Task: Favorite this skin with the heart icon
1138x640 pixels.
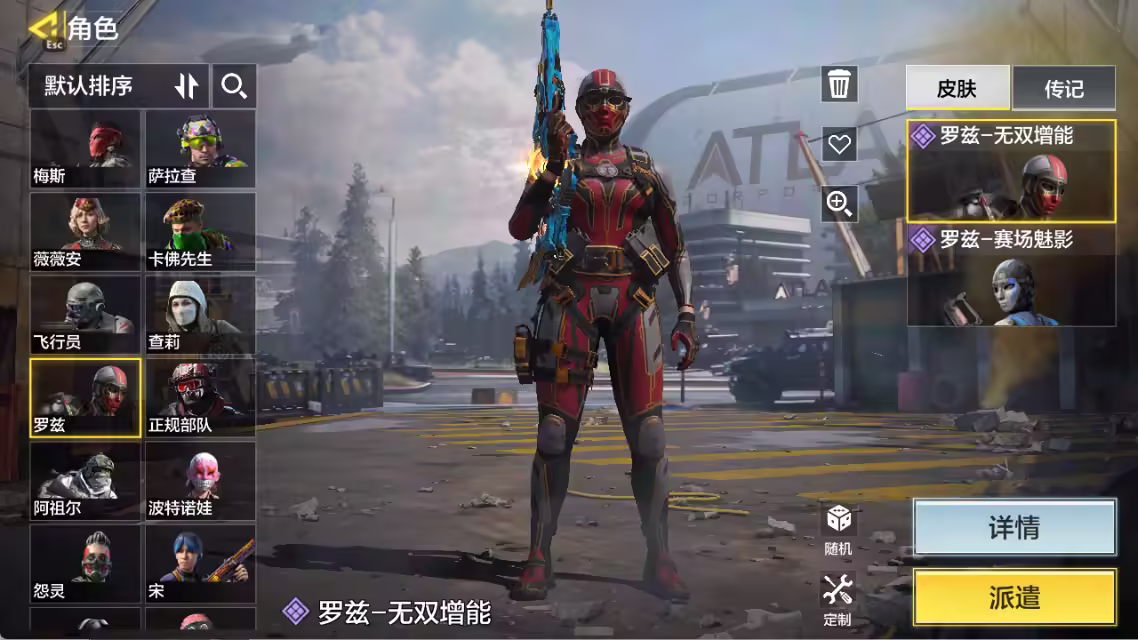Action: (x=839, y=144)
